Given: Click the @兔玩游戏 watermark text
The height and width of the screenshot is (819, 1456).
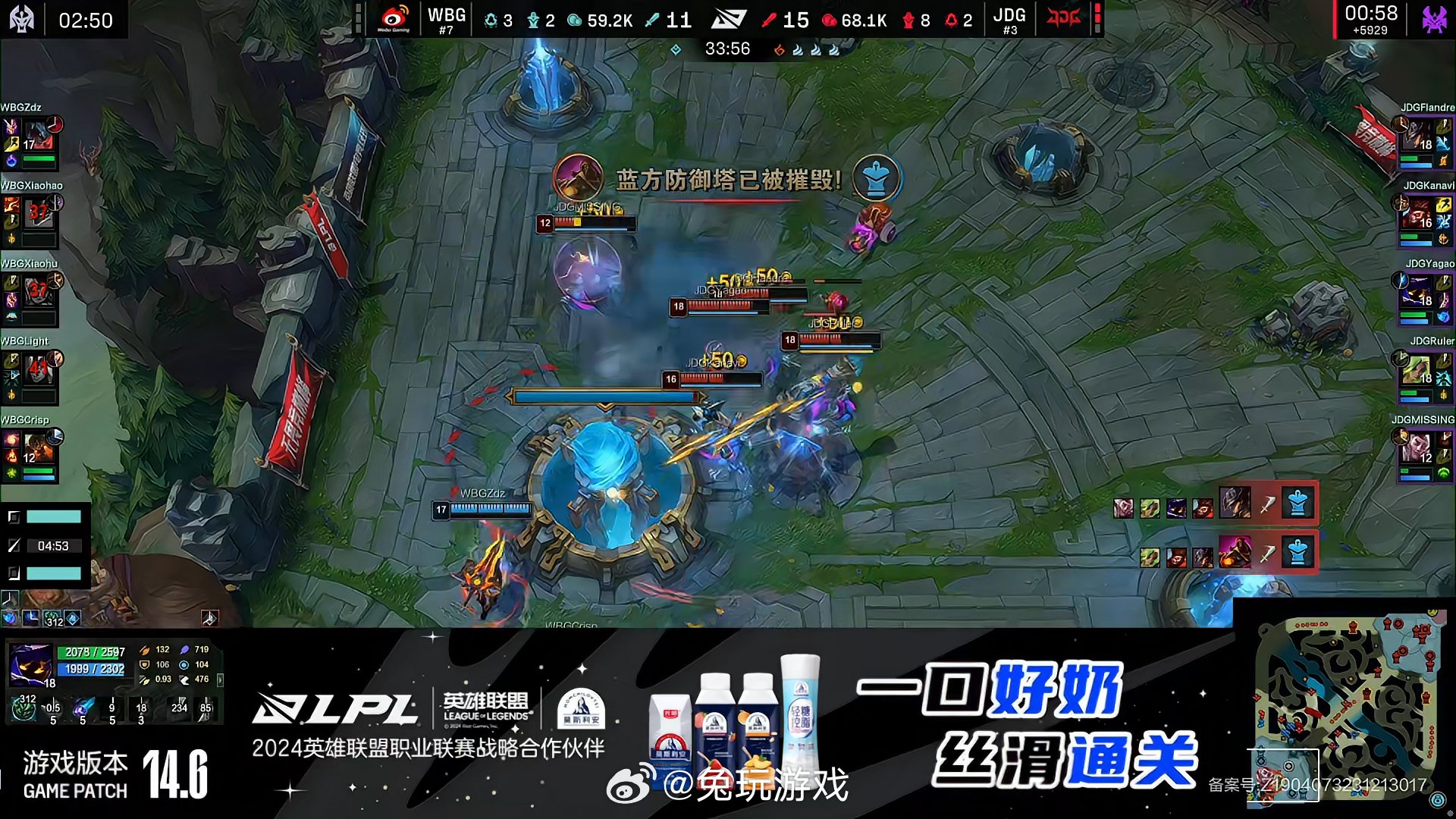Looking at the screenshot, I should 758,785.
